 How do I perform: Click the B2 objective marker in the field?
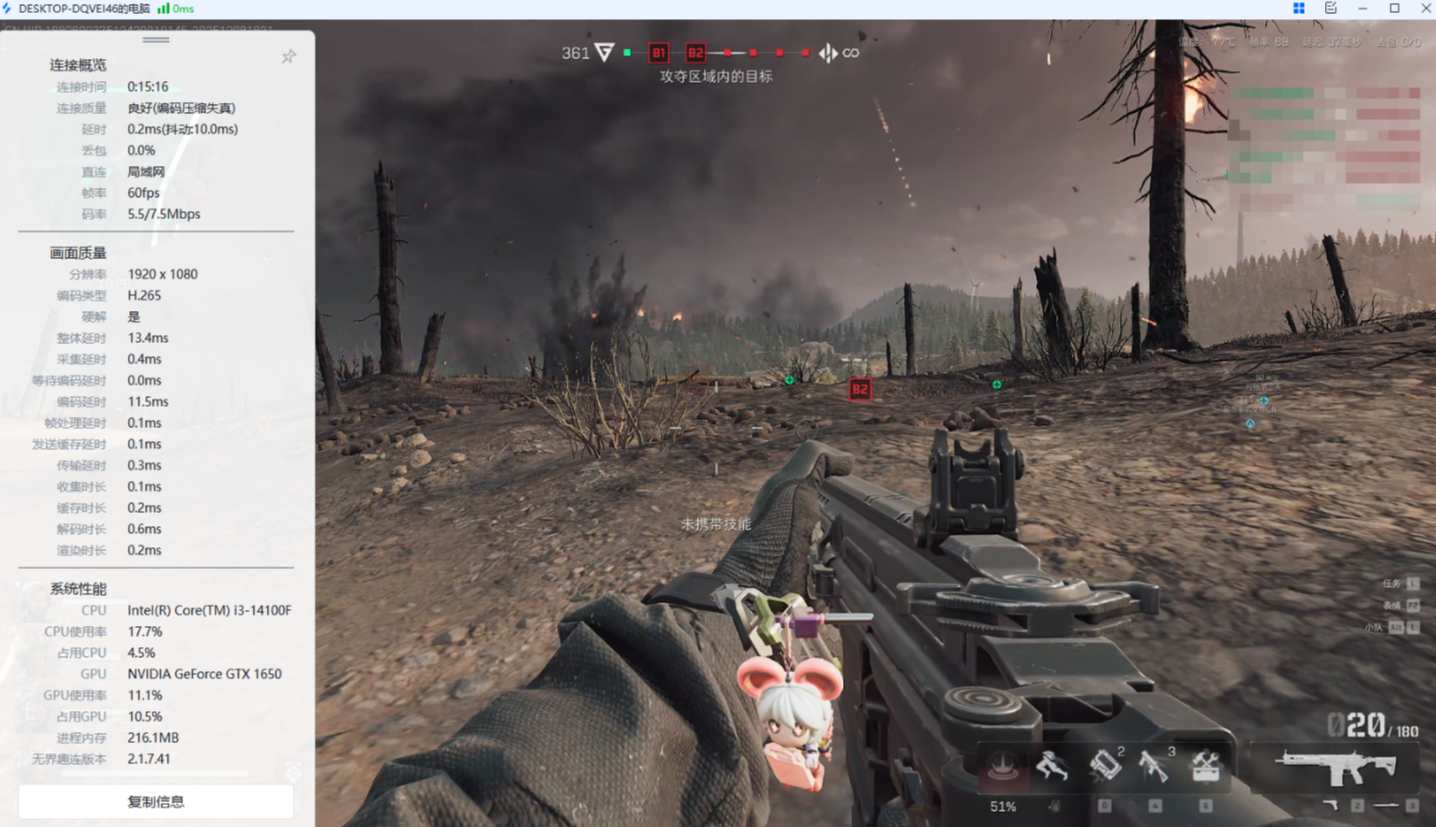coord(860,389)
